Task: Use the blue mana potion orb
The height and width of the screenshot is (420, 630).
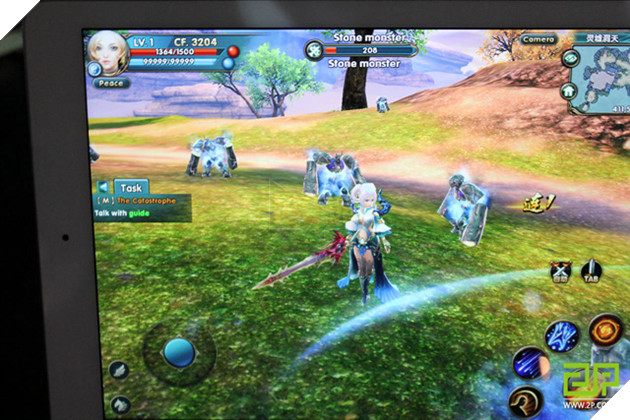Action: [x=229, y=63]
